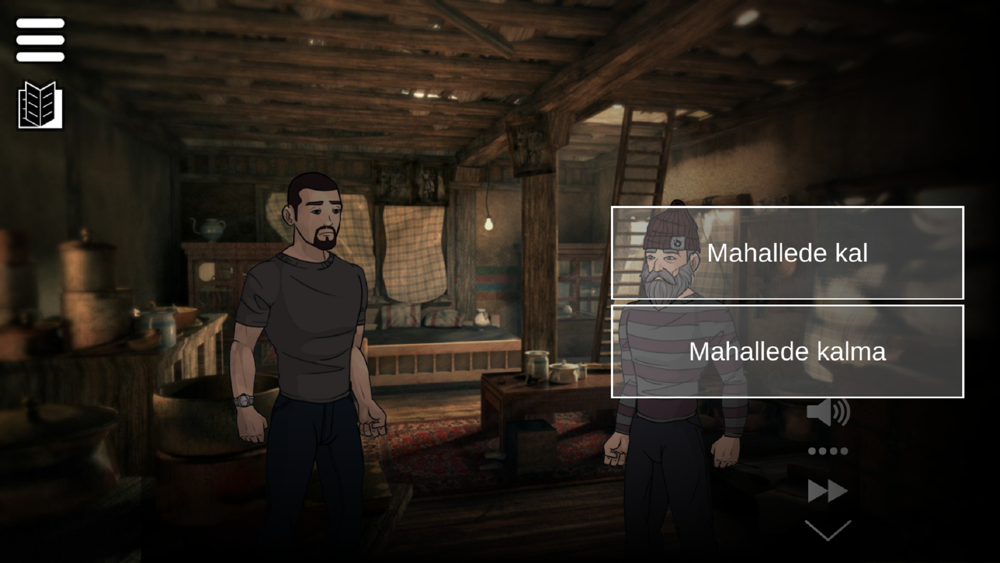Select the "Mahallede kalma" reply
The width and height of the screenshot is (1000, 563).
(787, 352)
